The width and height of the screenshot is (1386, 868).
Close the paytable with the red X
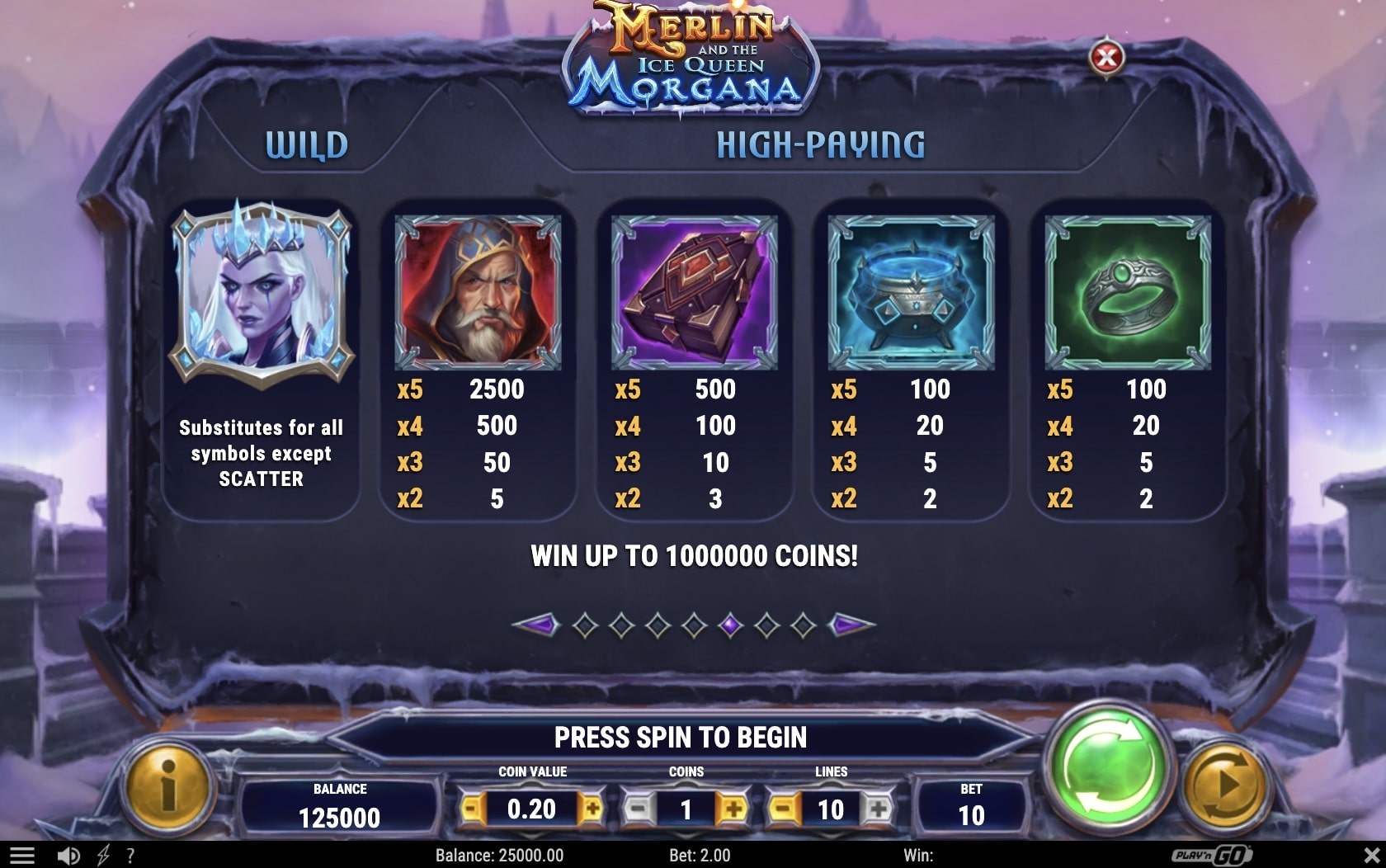[x=1106, y=57]
